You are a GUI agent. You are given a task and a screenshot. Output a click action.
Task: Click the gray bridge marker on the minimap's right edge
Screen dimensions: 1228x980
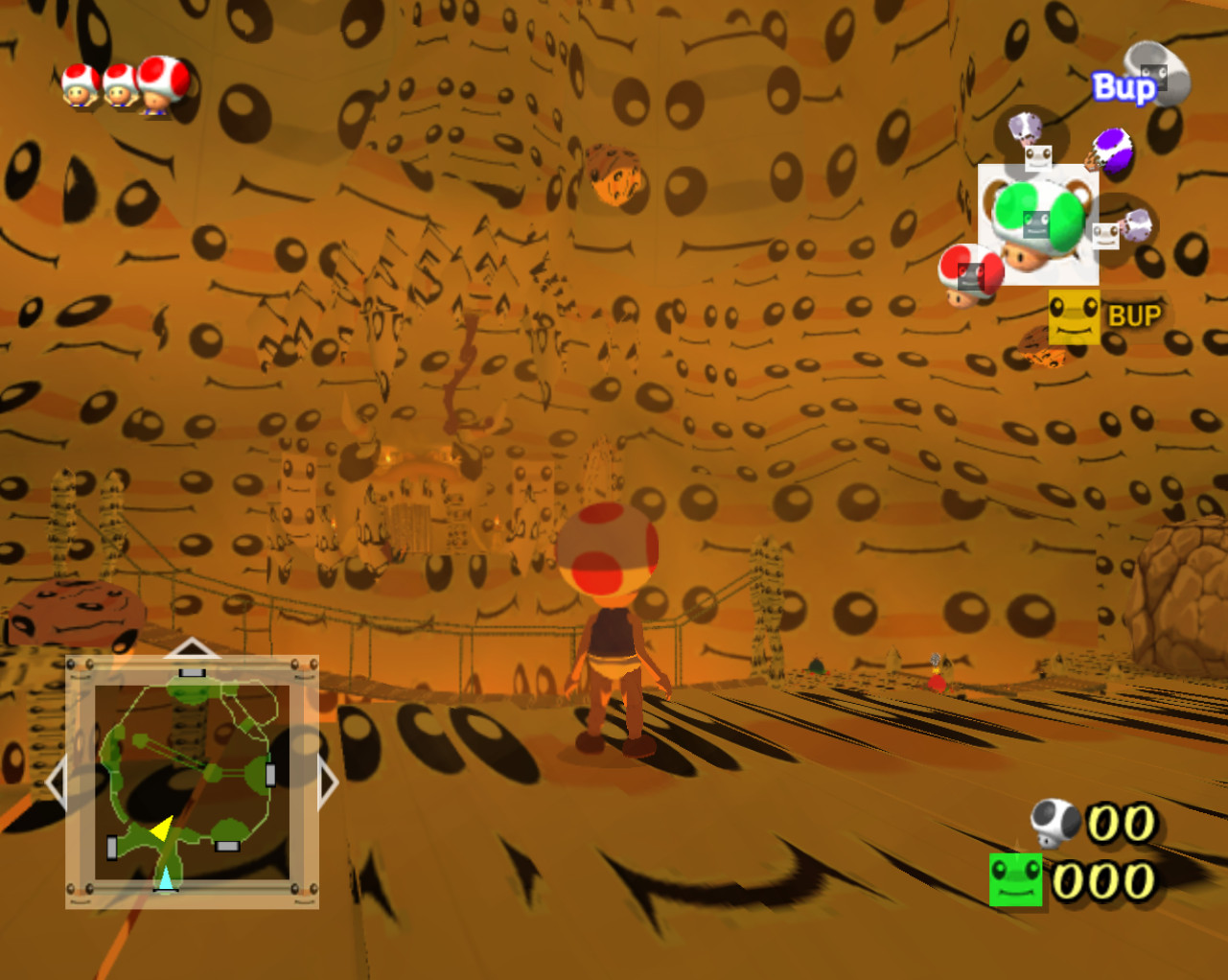[269, 774]
